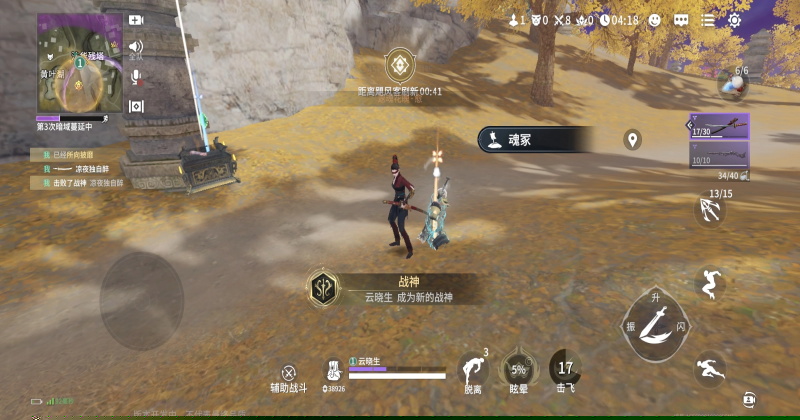Activate the 击飞 knock-up skill

566,368
